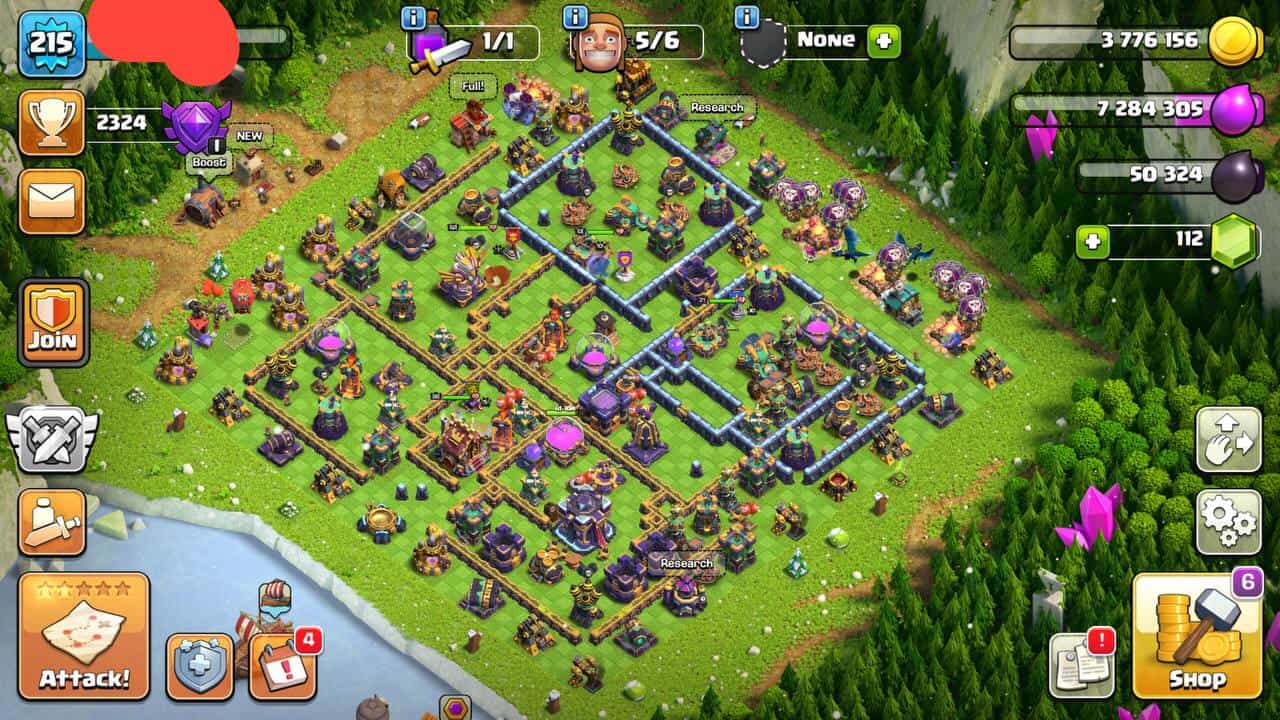Open the army sword overview button
Viewport: 1280px width, 720px height.
[52, 521]
